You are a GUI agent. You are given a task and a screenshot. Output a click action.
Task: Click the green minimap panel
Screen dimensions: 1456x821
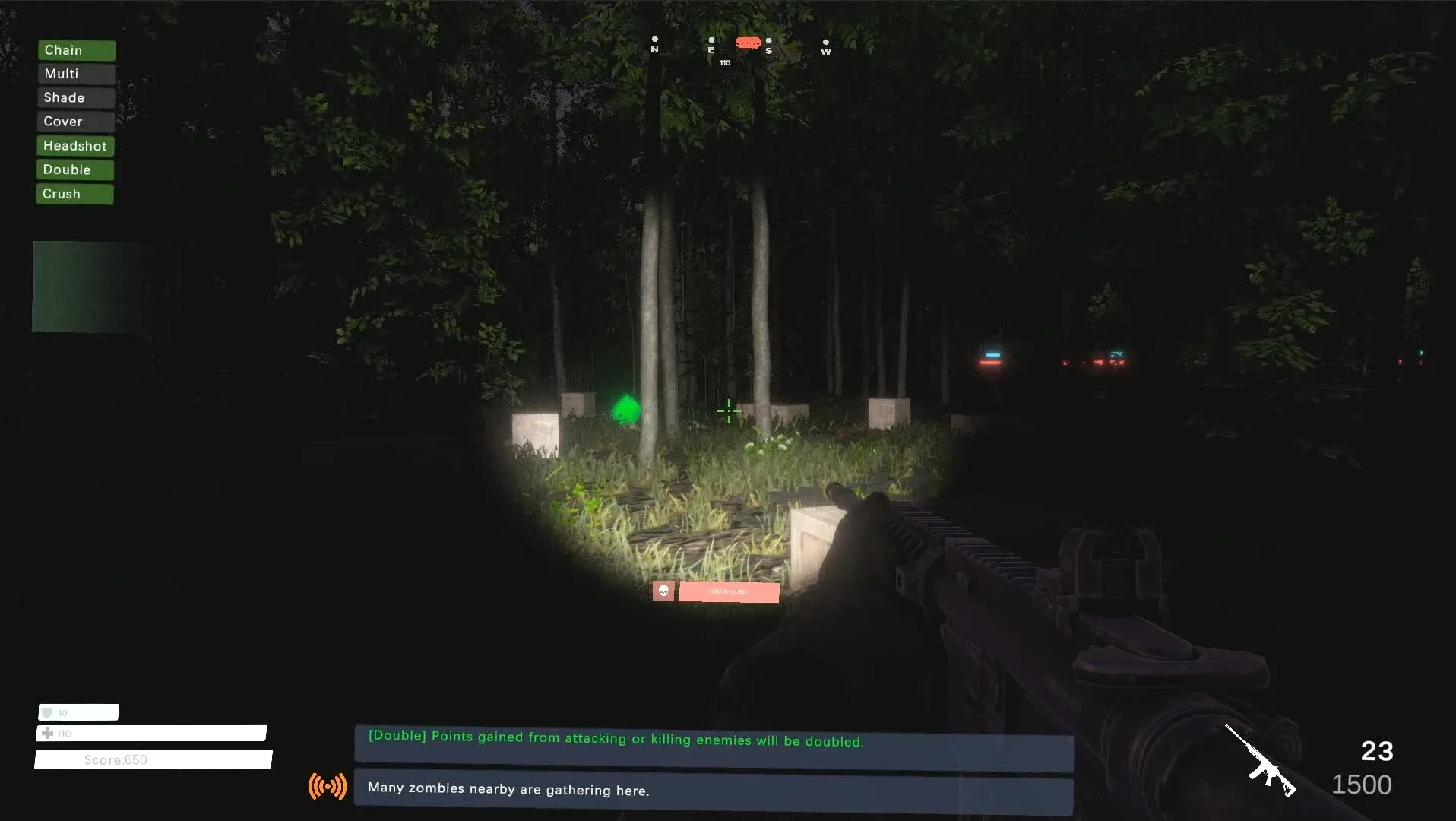[84, 287]
